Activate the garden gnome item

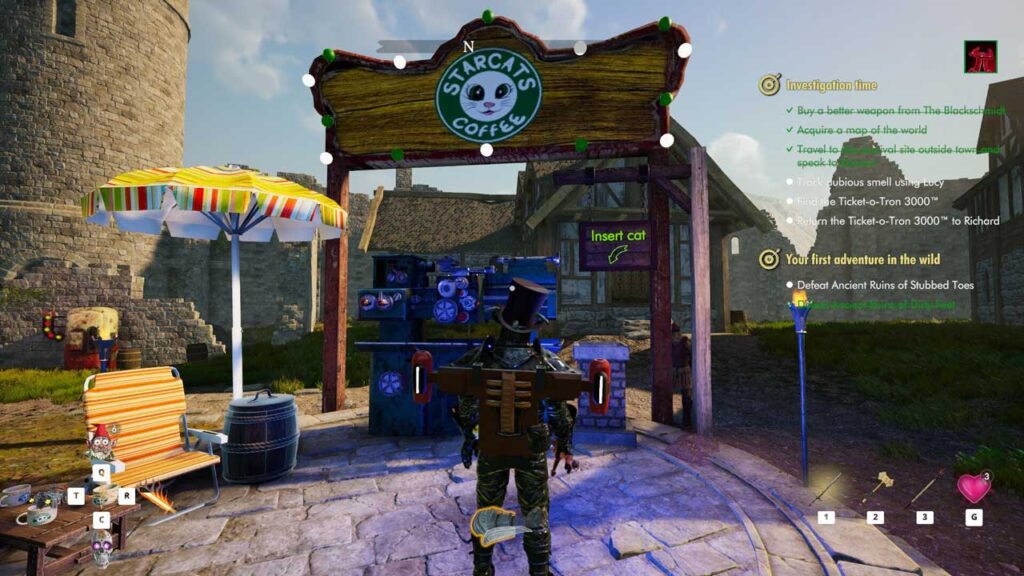tap(101, 443)
